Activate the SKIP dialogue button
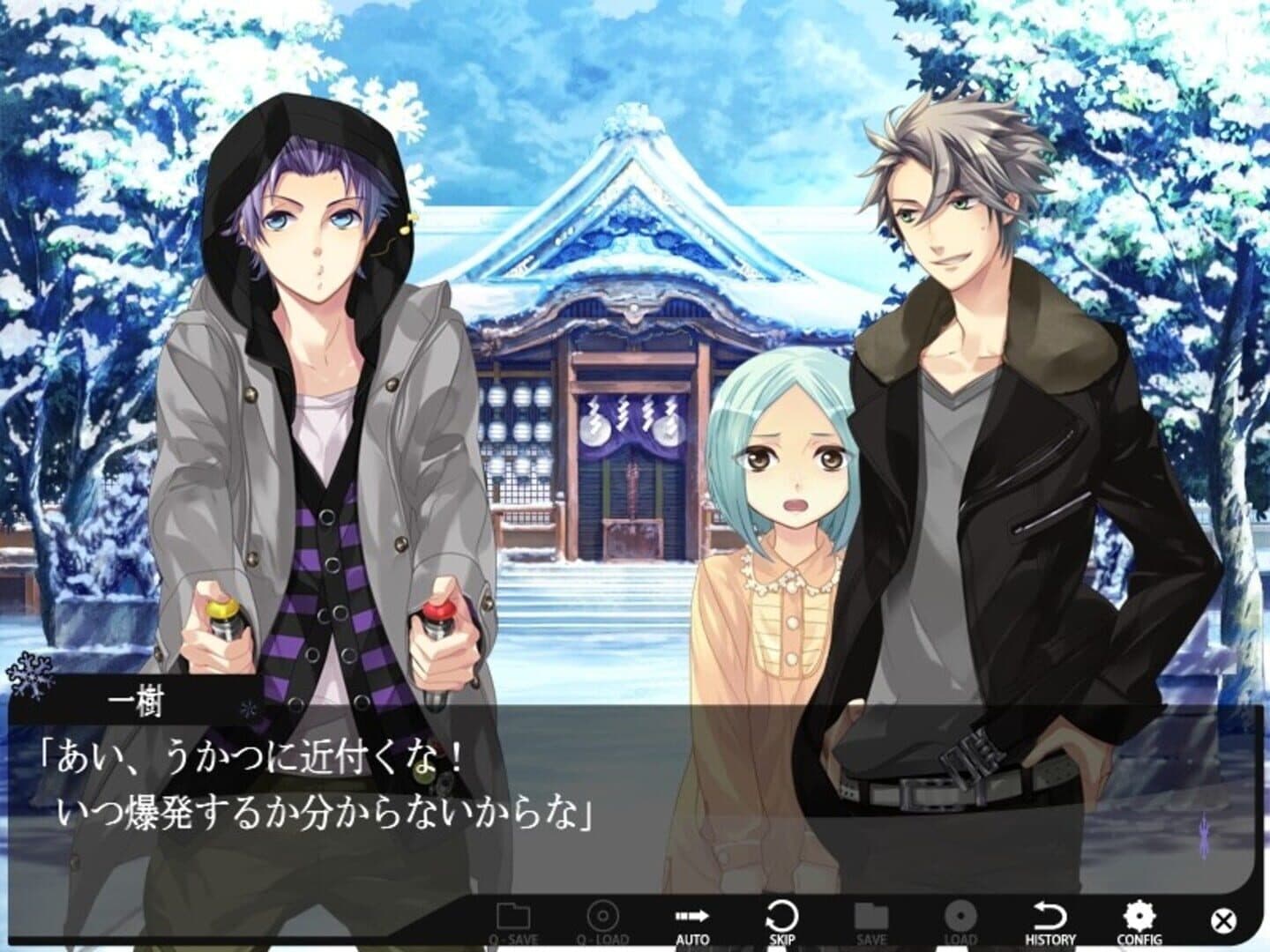Screen dimensions: 1270x952 pos(781,922)
